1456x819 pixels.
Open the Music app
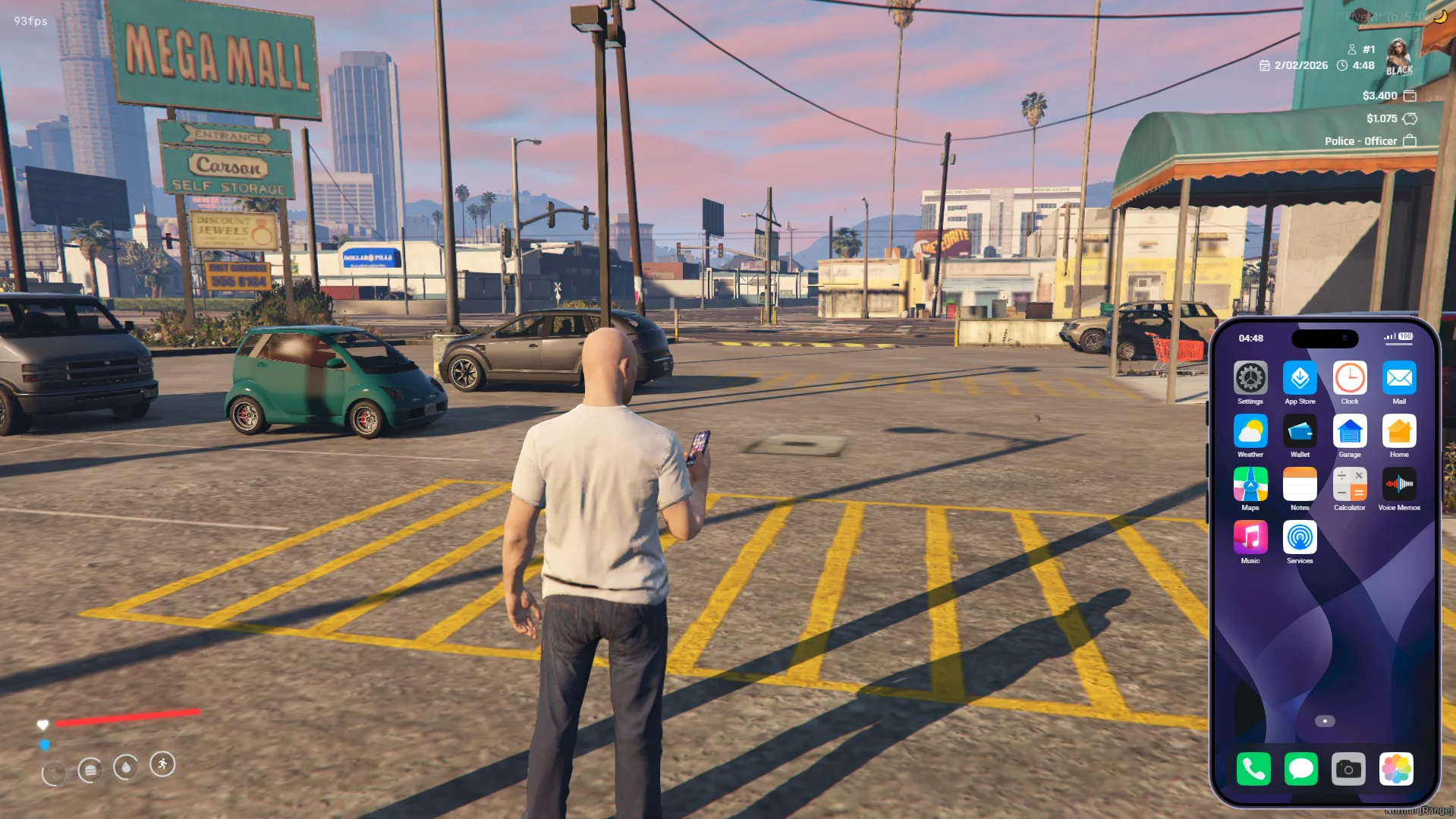point(1250,537)
